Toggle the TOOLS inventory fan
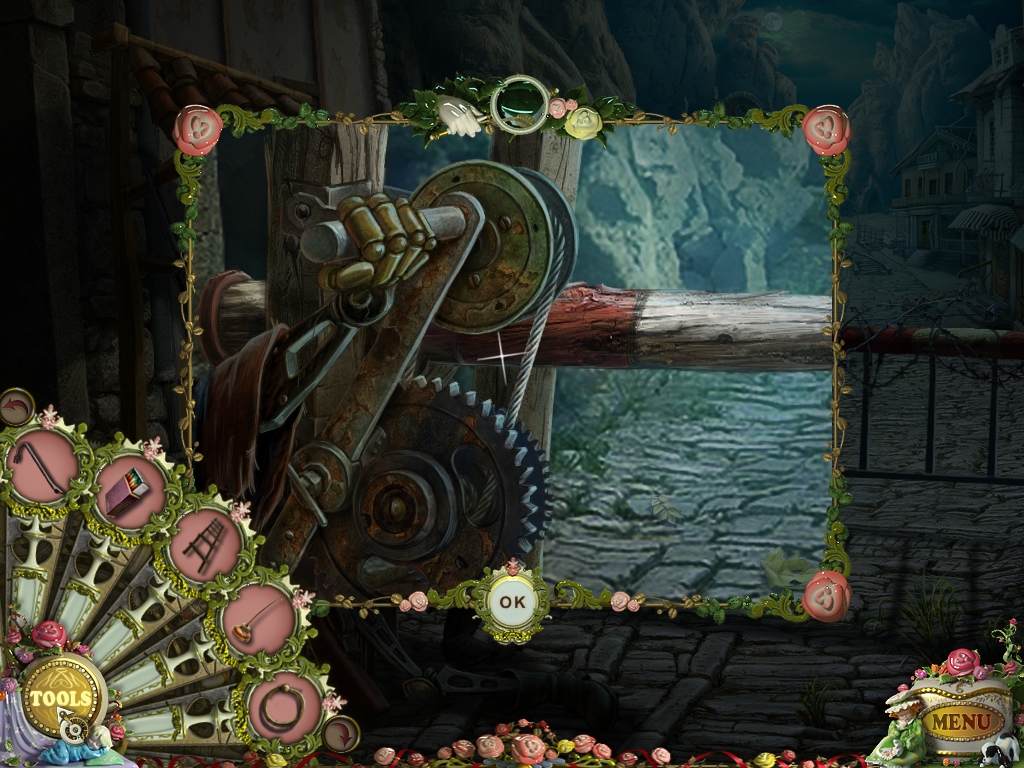Screen dimensions: 1024x768 coord(61,697)
